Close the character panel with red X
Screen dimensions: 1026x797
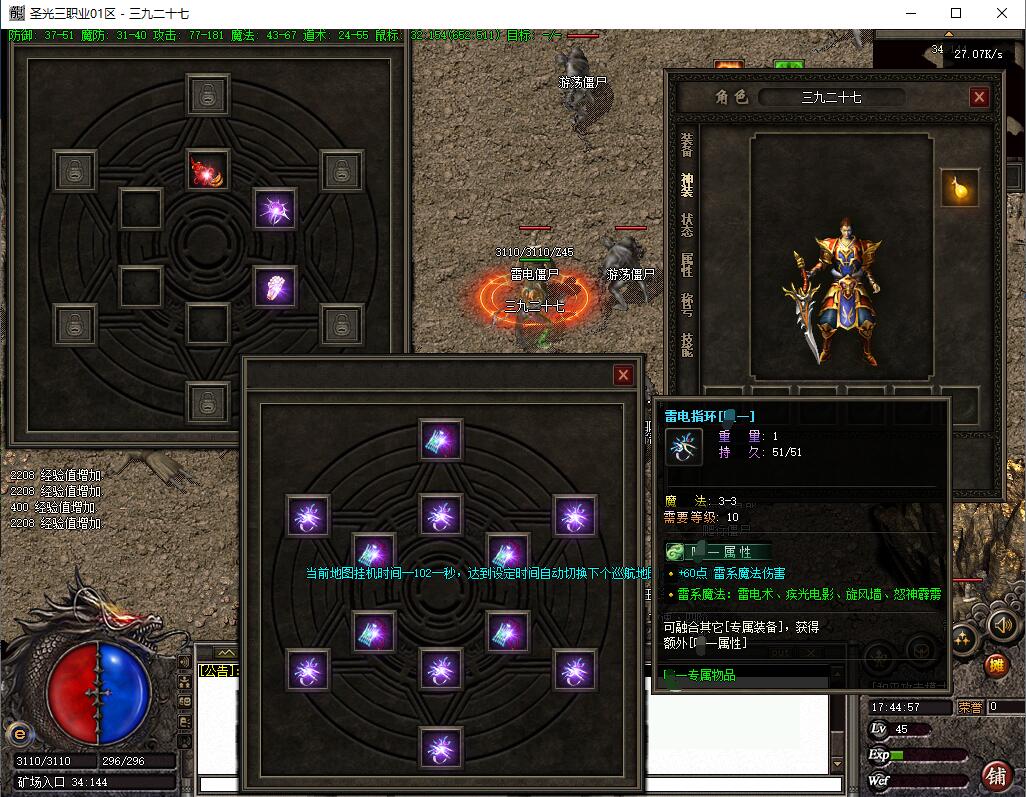979,97
